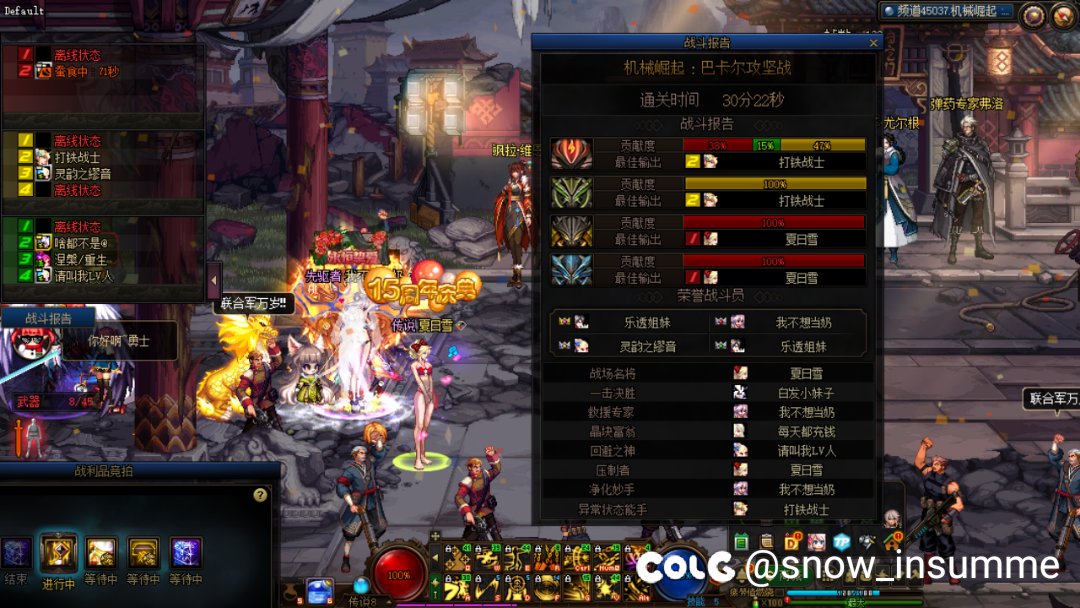
Task: Select party member 请叫我LV人 in raid list
Action: pyautogui.click(x=85, y=276)
